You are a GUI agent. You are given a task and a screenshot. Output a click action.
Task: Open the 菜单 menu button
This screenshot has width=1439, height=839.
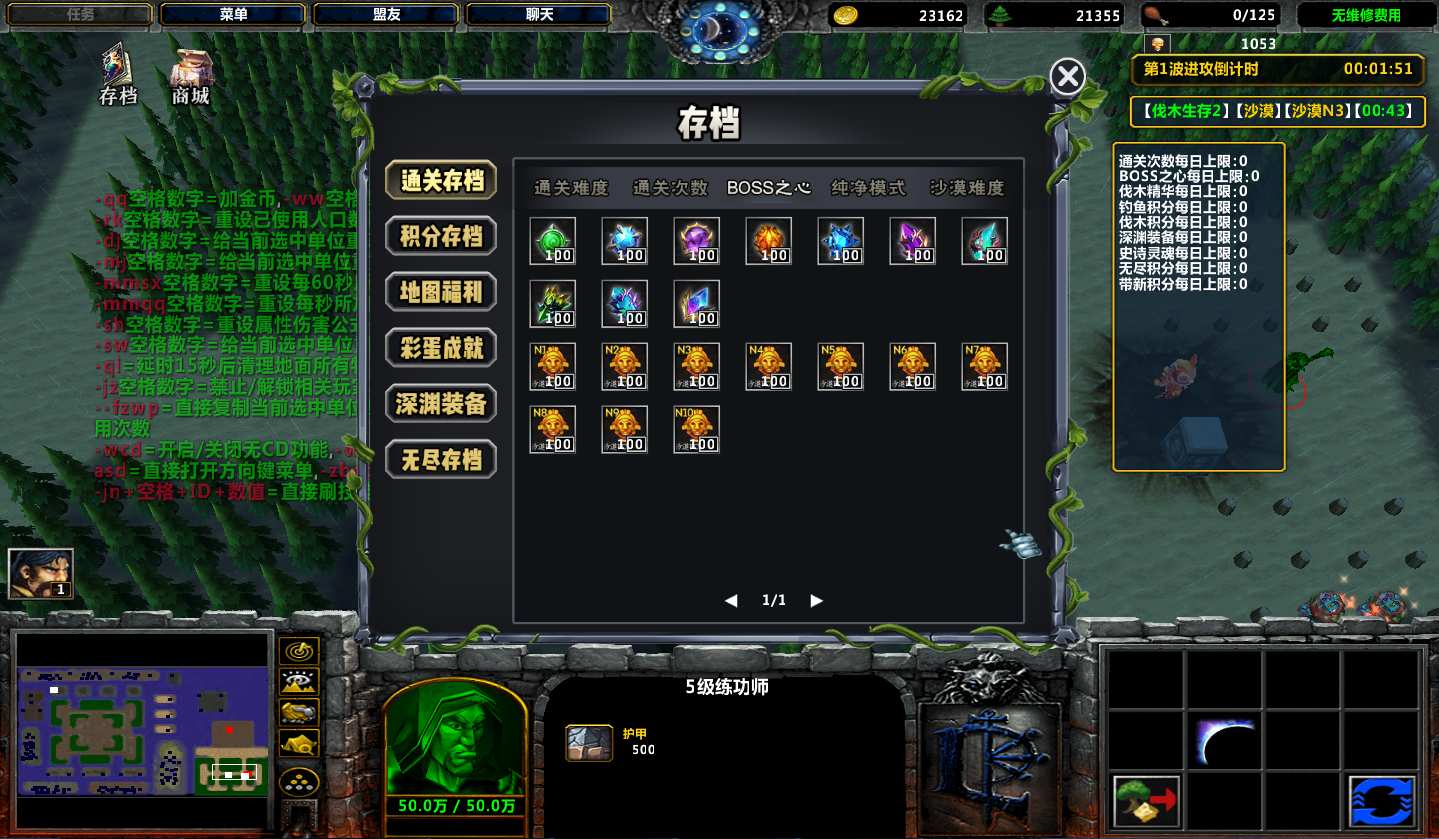[x=233, y=15]
